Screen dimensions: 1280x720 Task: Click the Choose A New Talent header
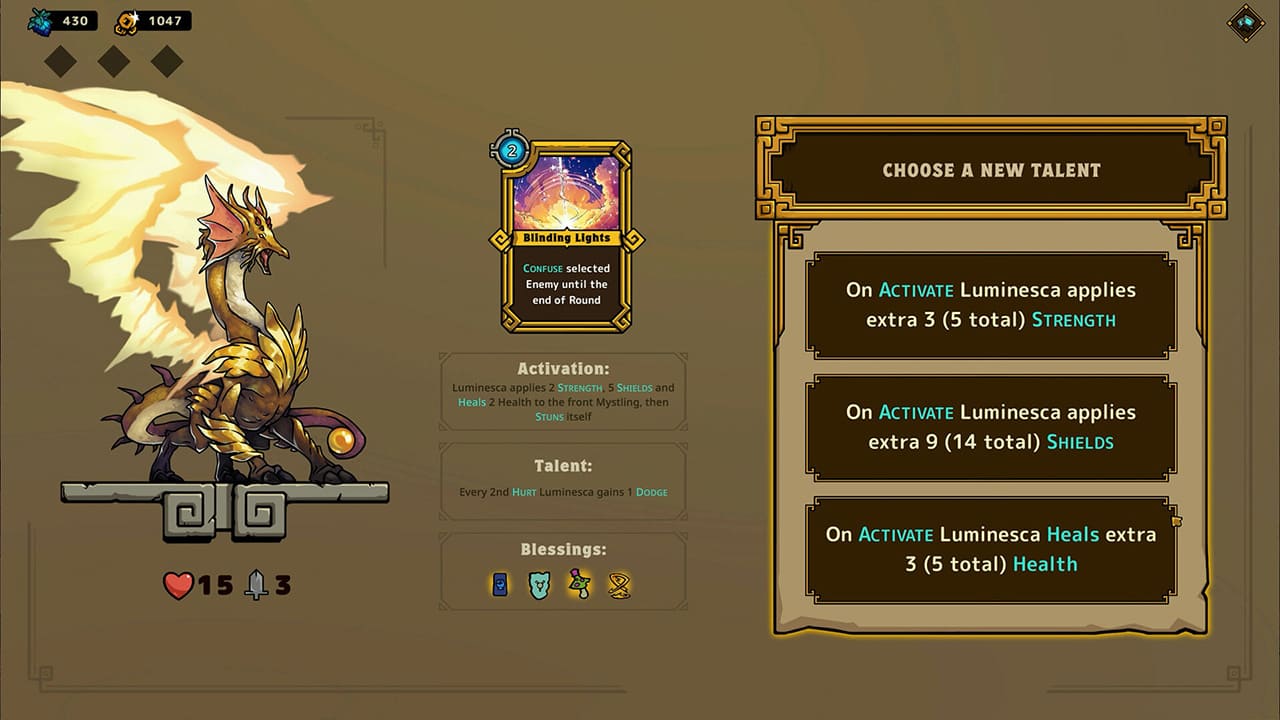click(x=990, y=170)
